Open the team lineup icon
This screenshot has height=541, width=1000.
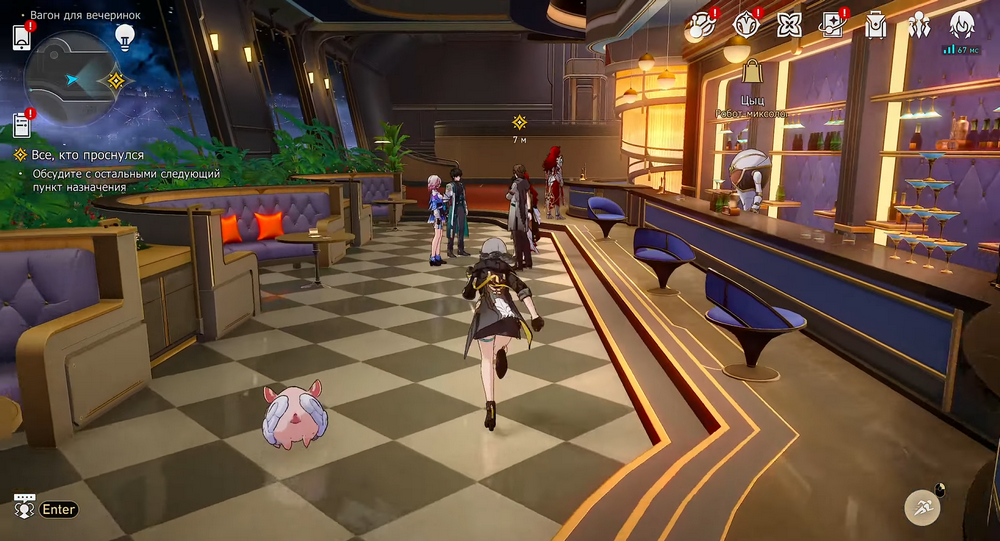point(919,25)
